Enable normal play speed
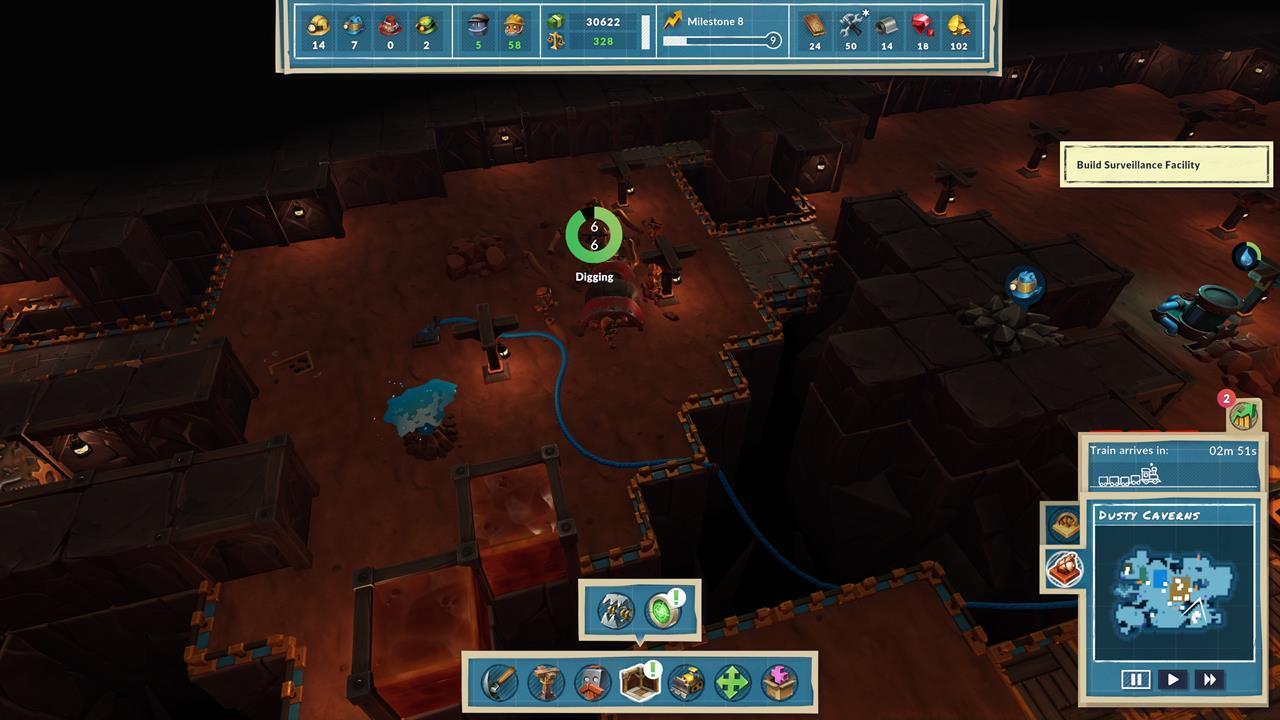Screen dimensions: 1280x720 tap(1173, 680)
